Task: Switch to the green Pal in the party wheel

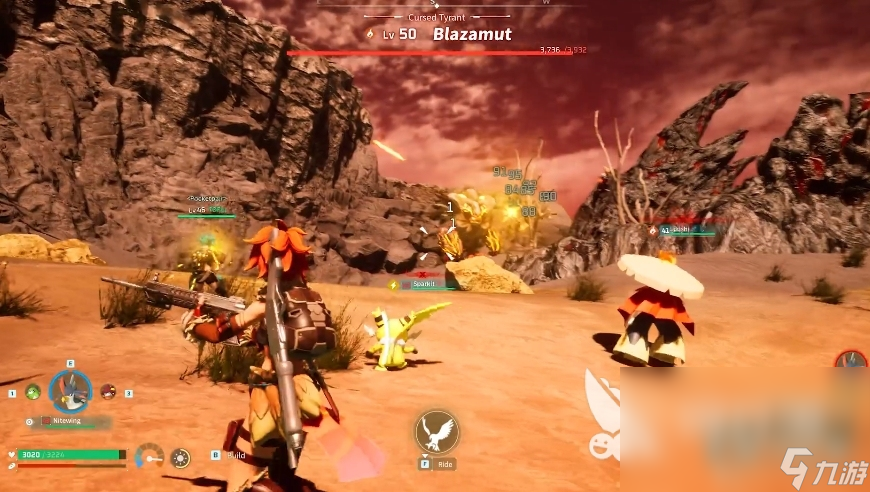Action: pyautogui.click(x=32, y=392)
